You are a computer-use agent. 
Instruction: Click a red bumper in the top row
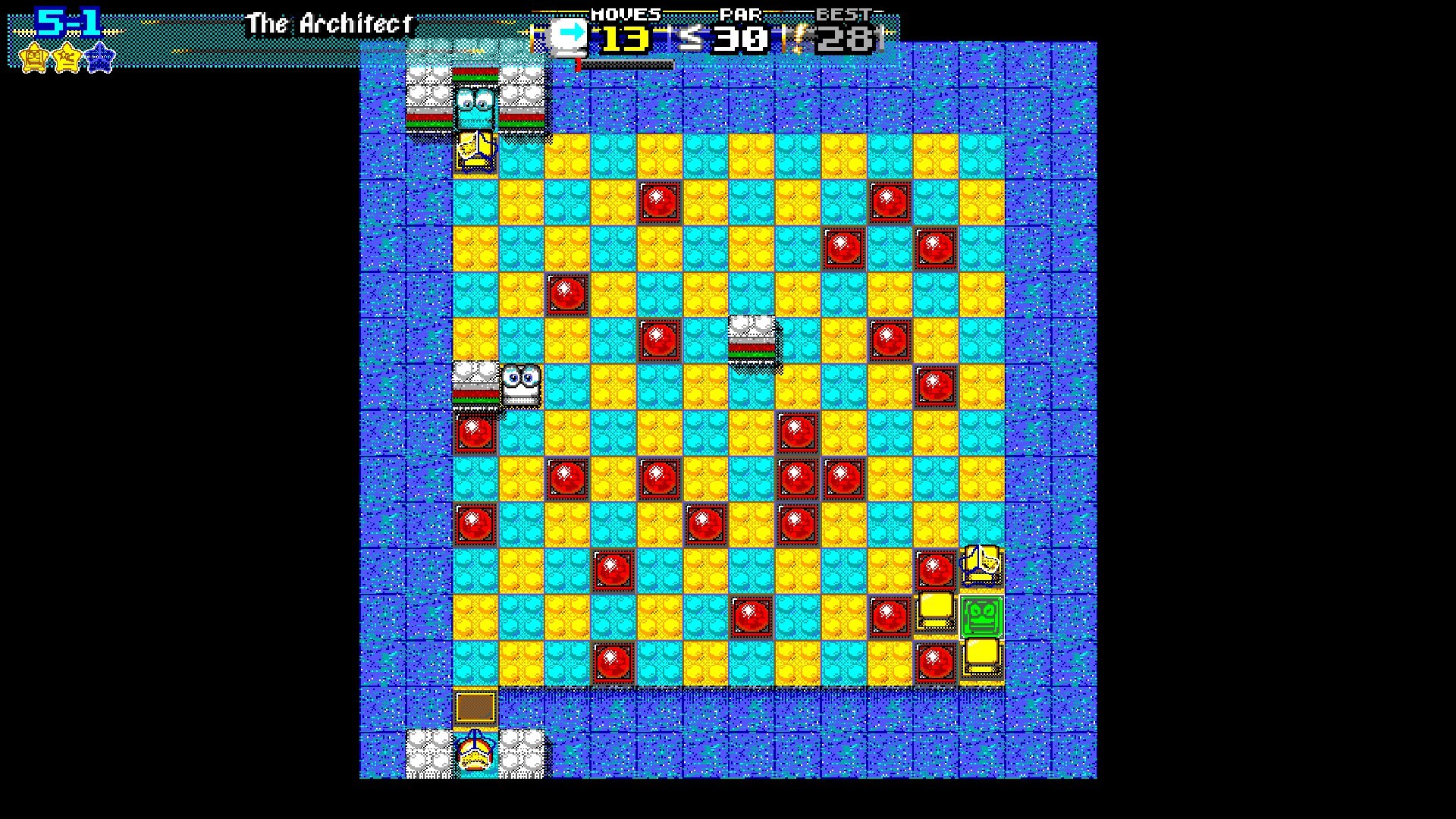coord(659,201)
